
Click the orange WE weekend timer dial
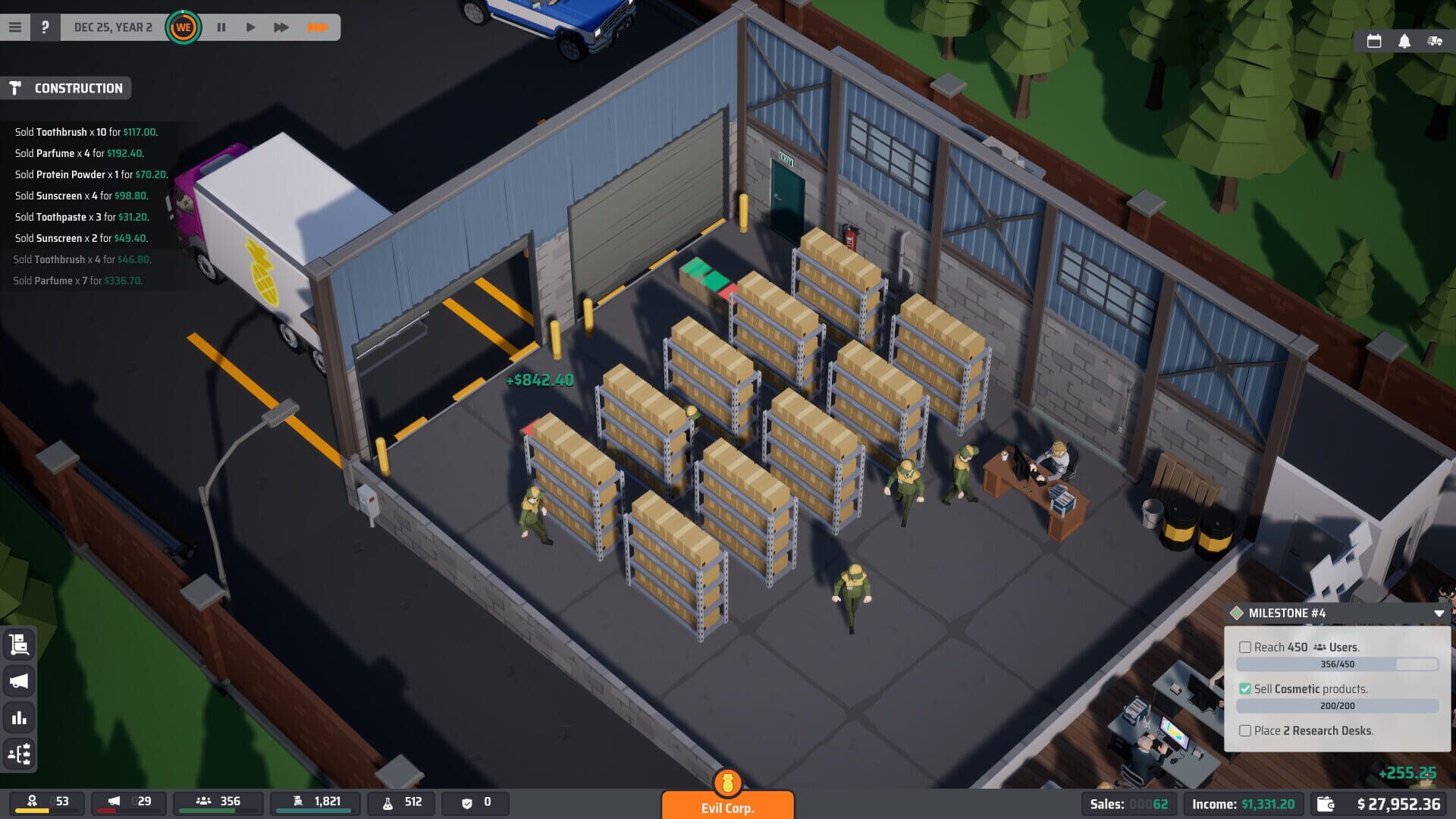(185, 26)
